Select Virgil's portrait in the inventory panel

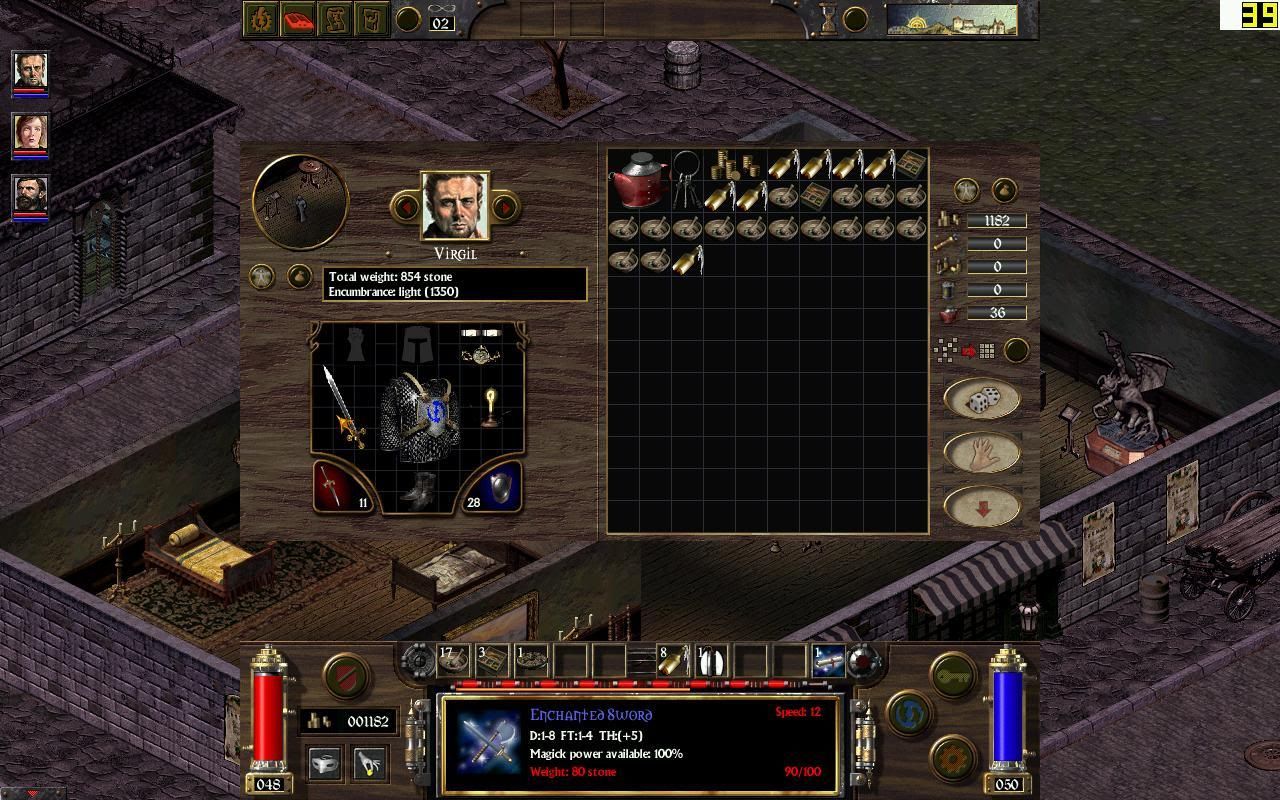click(x=455, y=206)
